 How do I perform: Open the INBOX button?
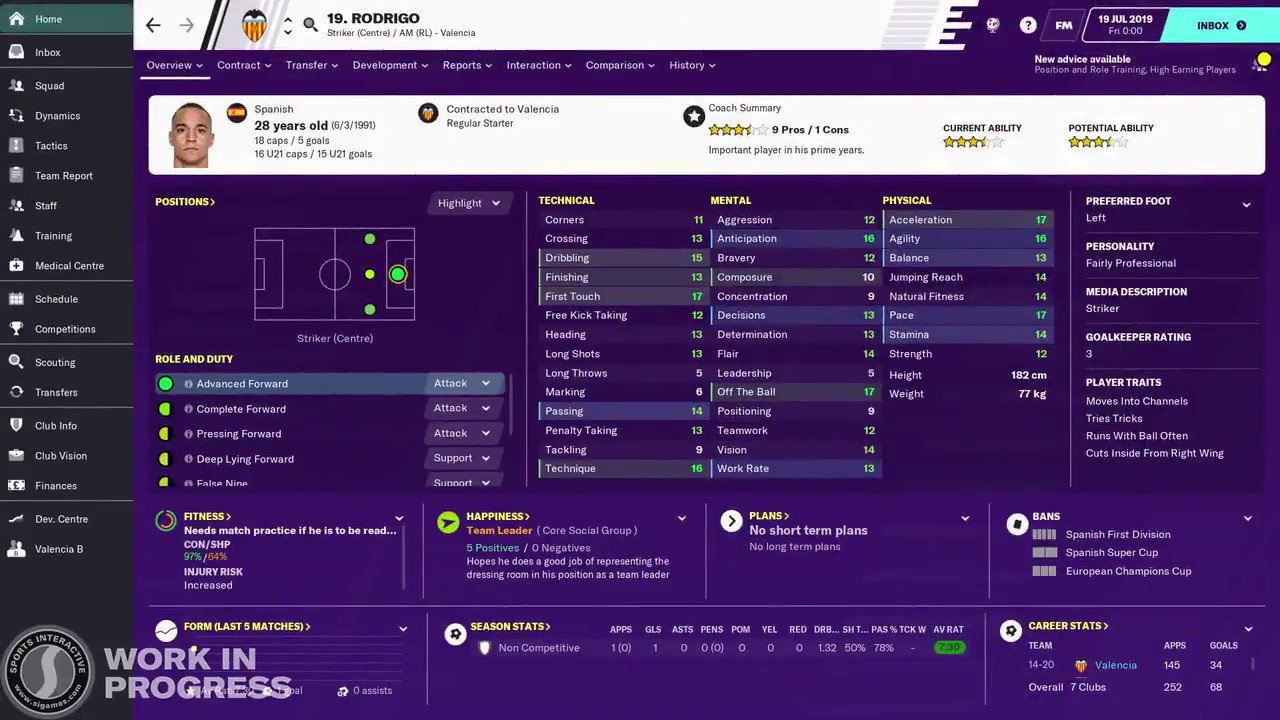point(1213,25)
